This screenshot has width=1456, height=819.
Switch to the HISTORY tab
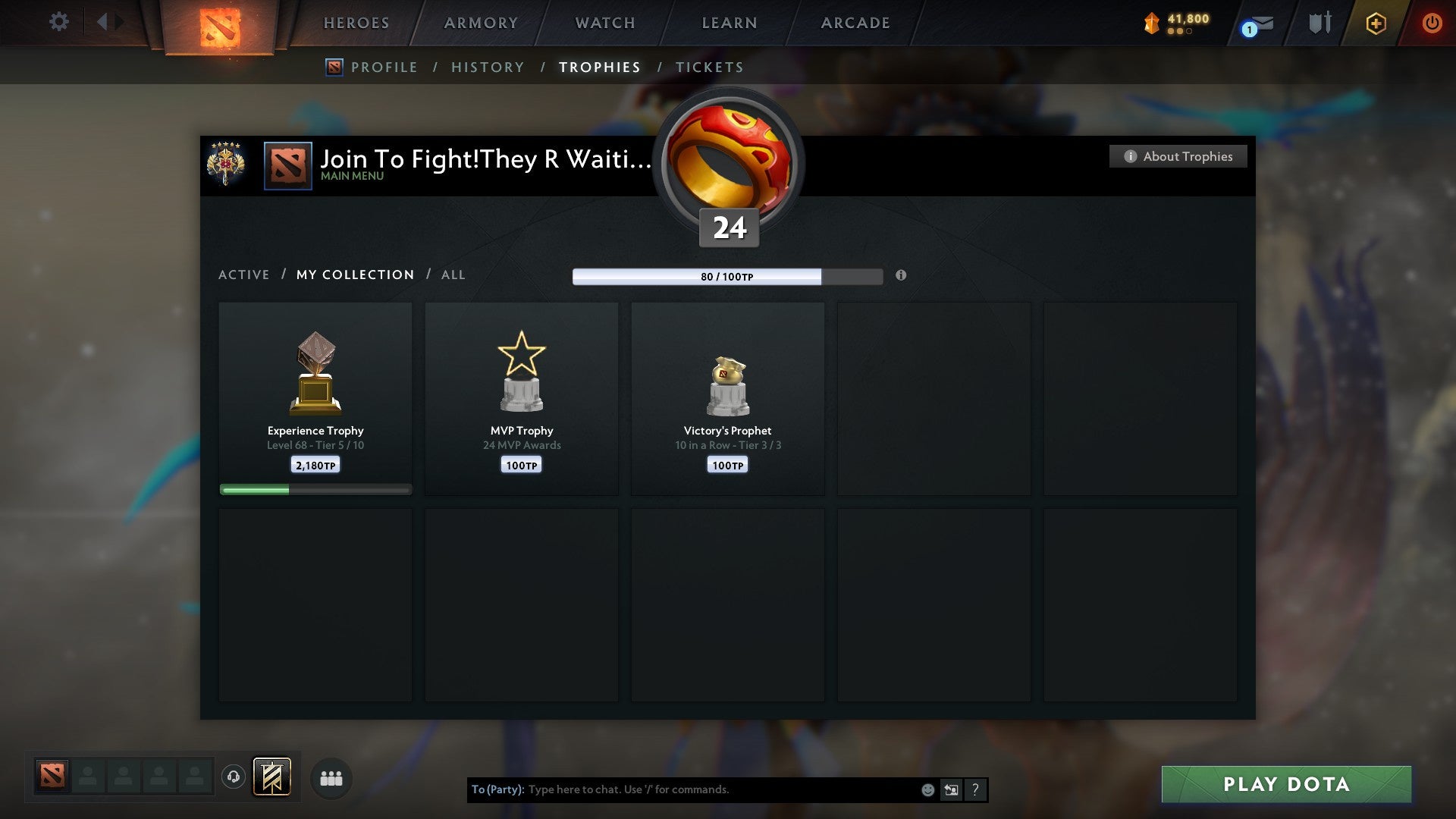click(x=488, y=67)
